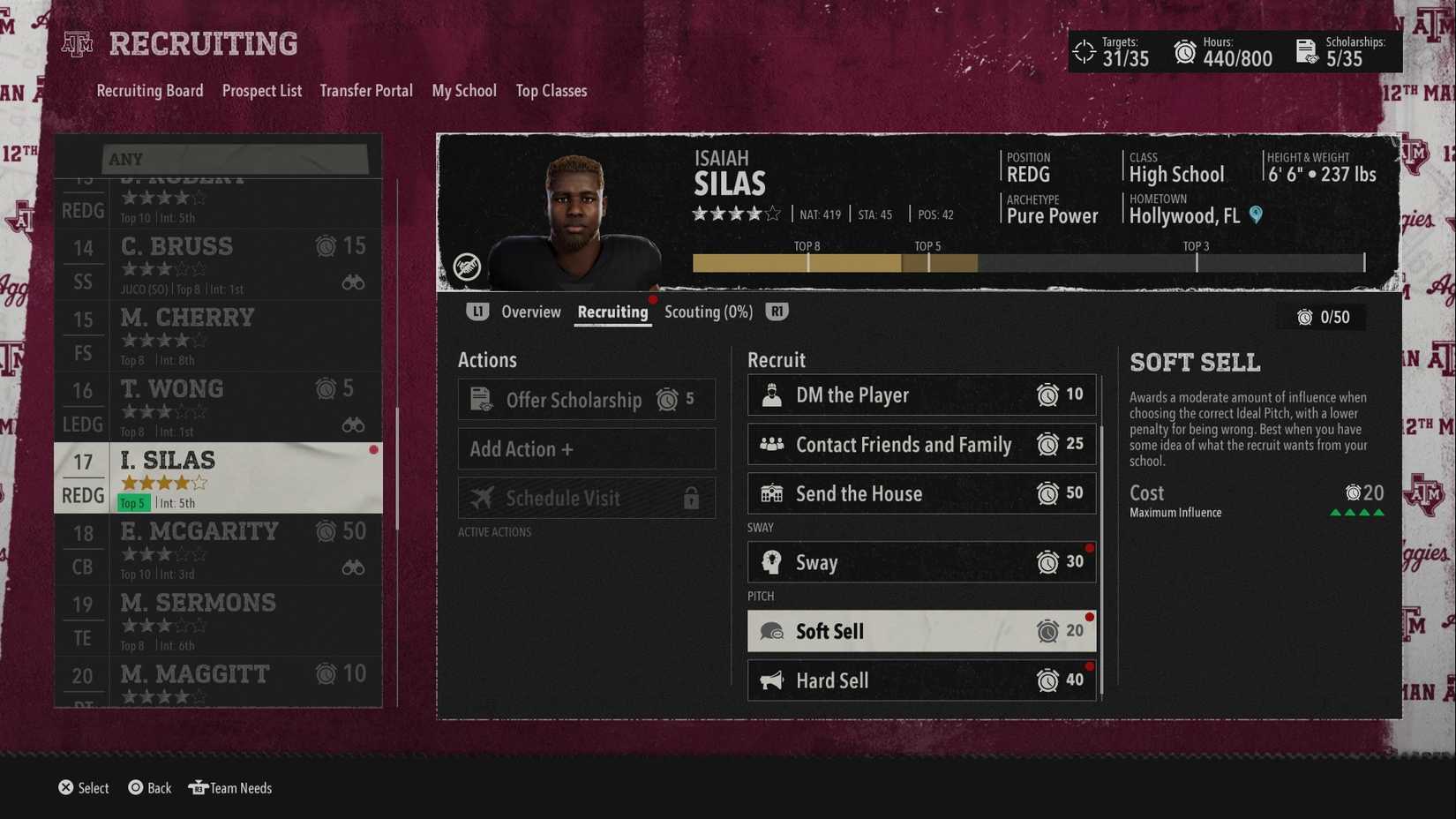
Task: Click the Sway head icon
Action: [x=772, y=562]
